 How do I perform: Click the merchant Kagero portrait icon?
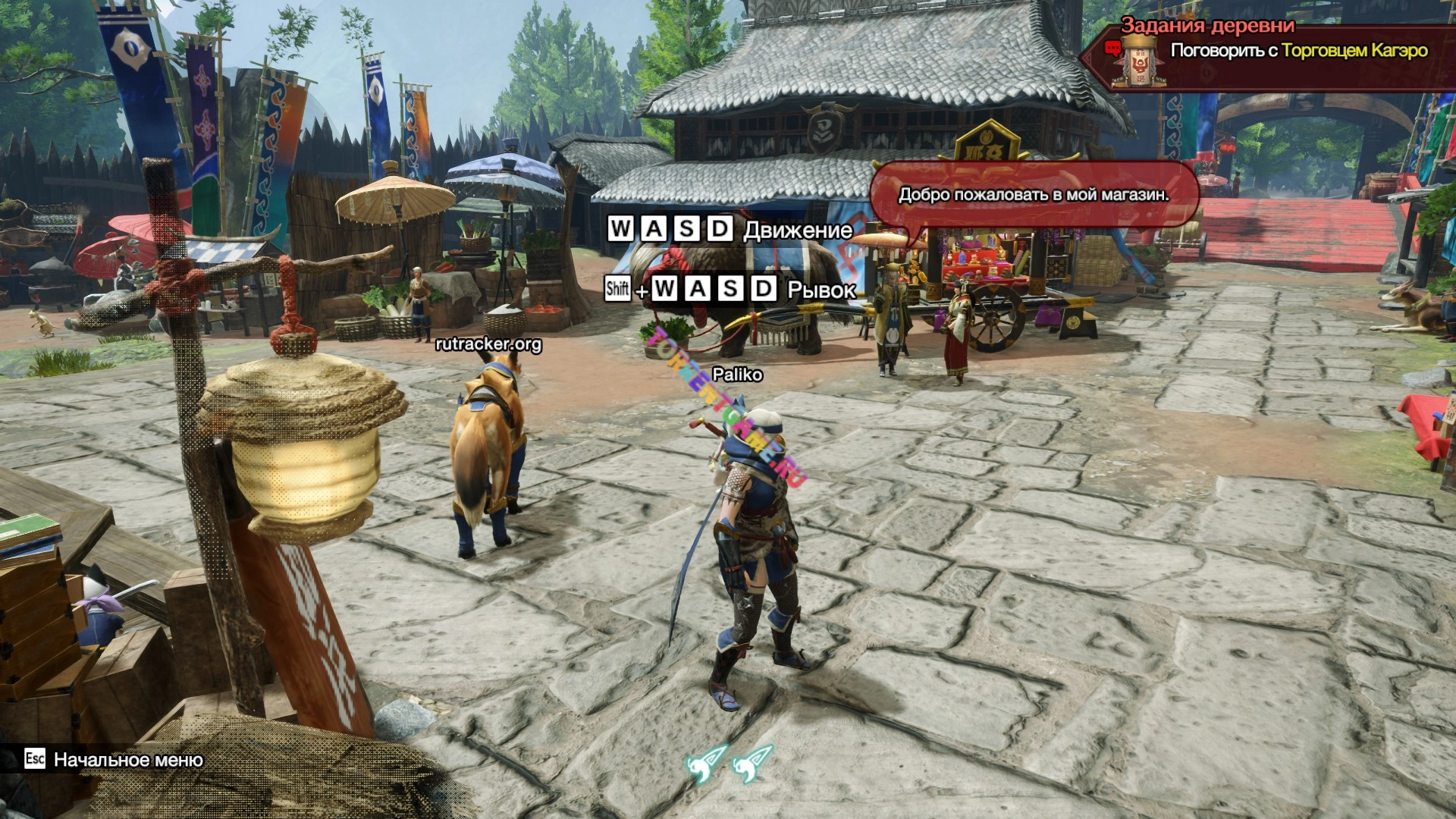coord(1138,60)
